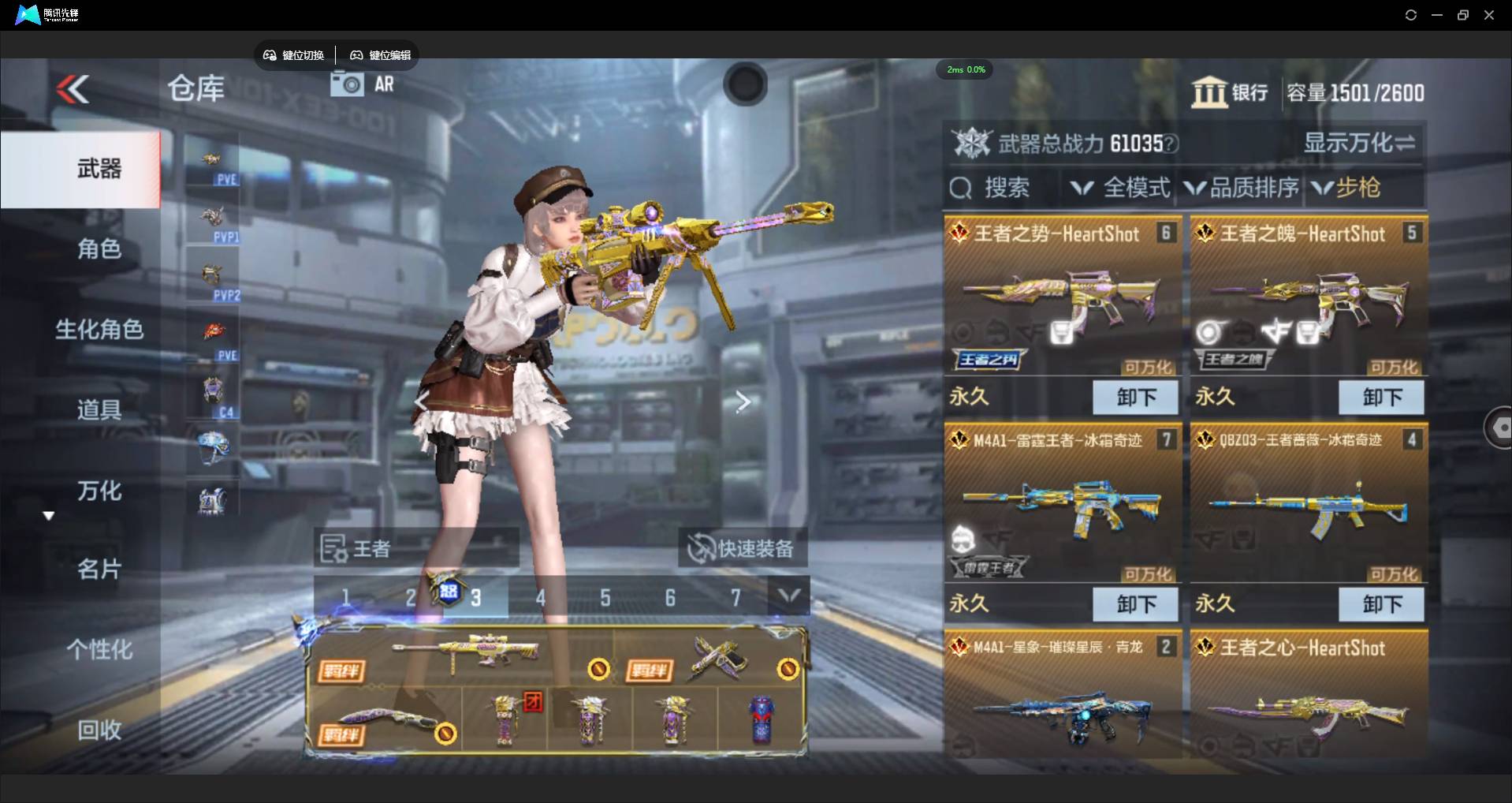
Task: Open the 品质排序 sort dropdown
Action: [1242, 188]
